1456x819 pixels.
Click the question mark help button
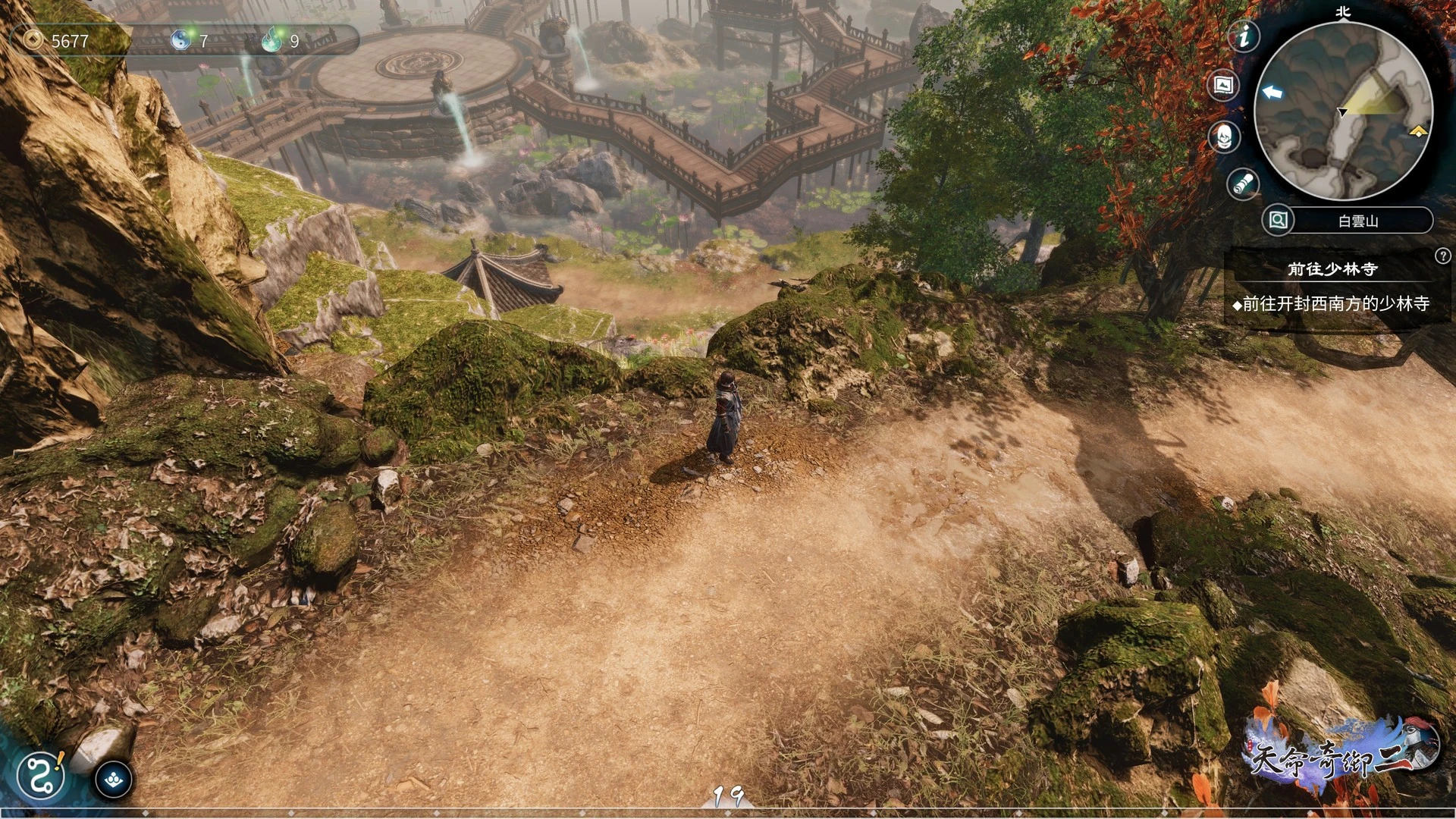pyautogui.click(x=1442, y=256)
